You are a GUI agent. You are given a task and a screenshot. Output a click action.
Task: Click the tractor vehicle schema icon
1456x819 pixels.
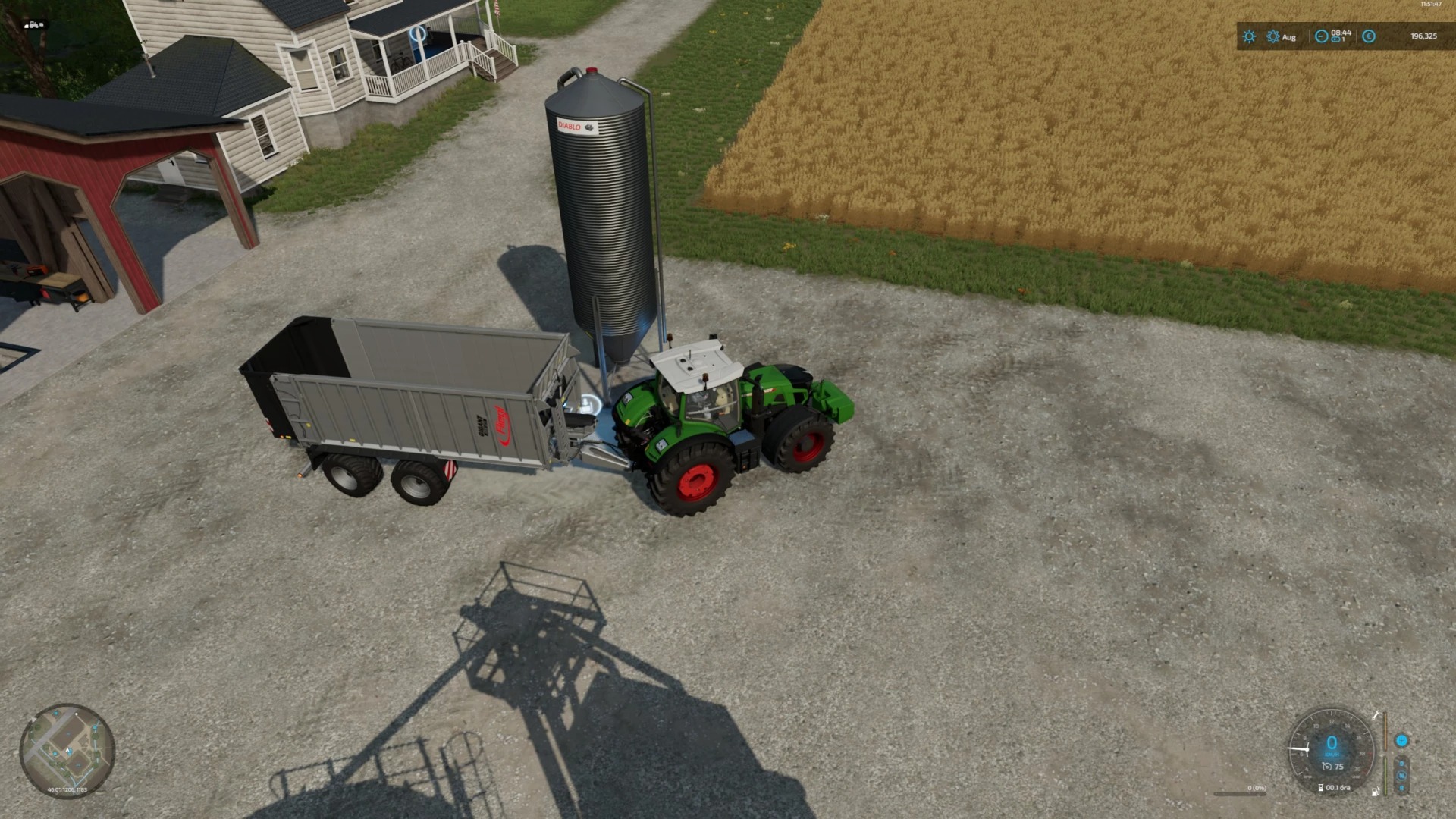coord(34,25)
